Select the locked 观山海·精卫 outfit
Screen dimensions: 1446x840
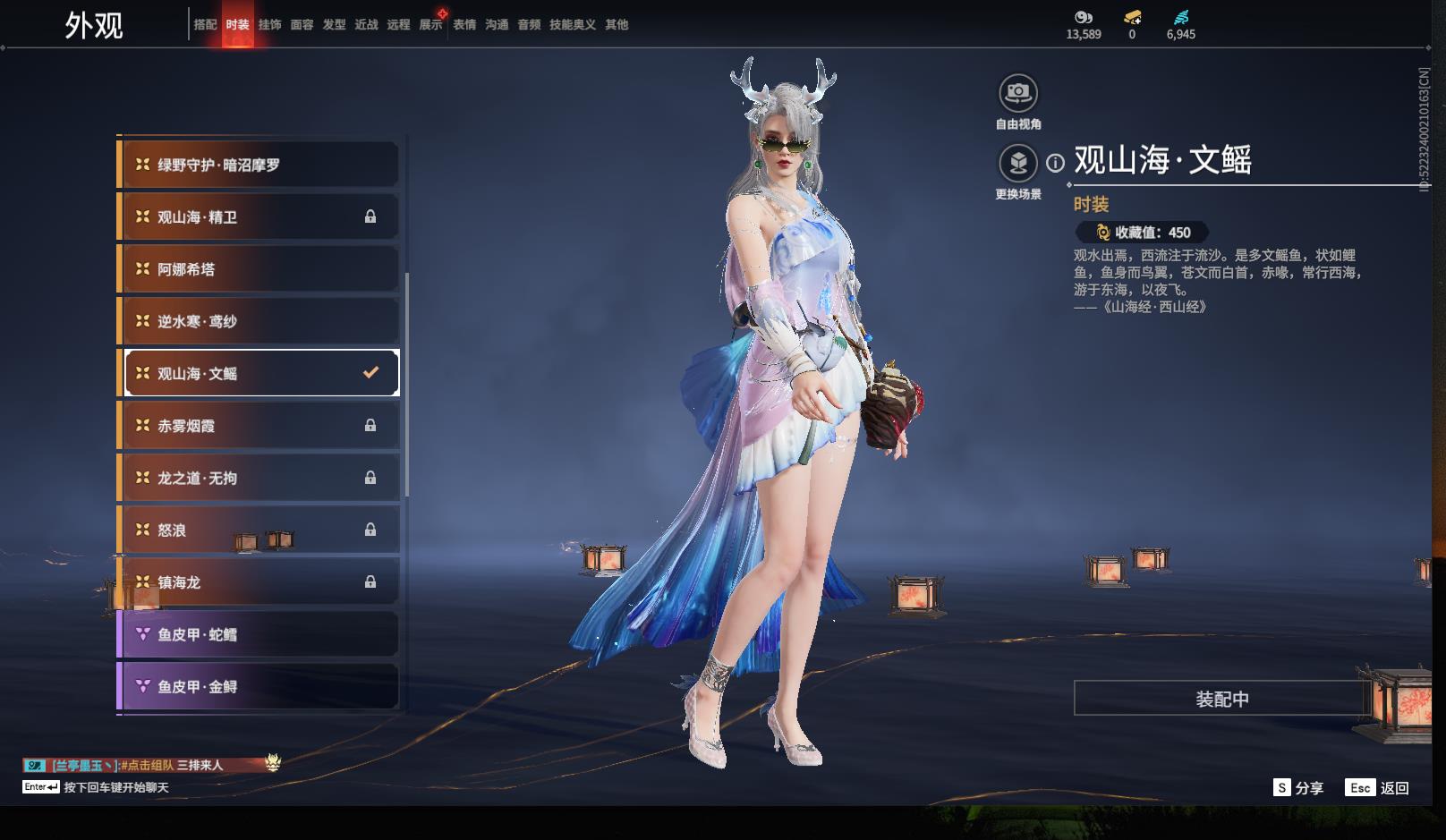[x=259, y=217]
